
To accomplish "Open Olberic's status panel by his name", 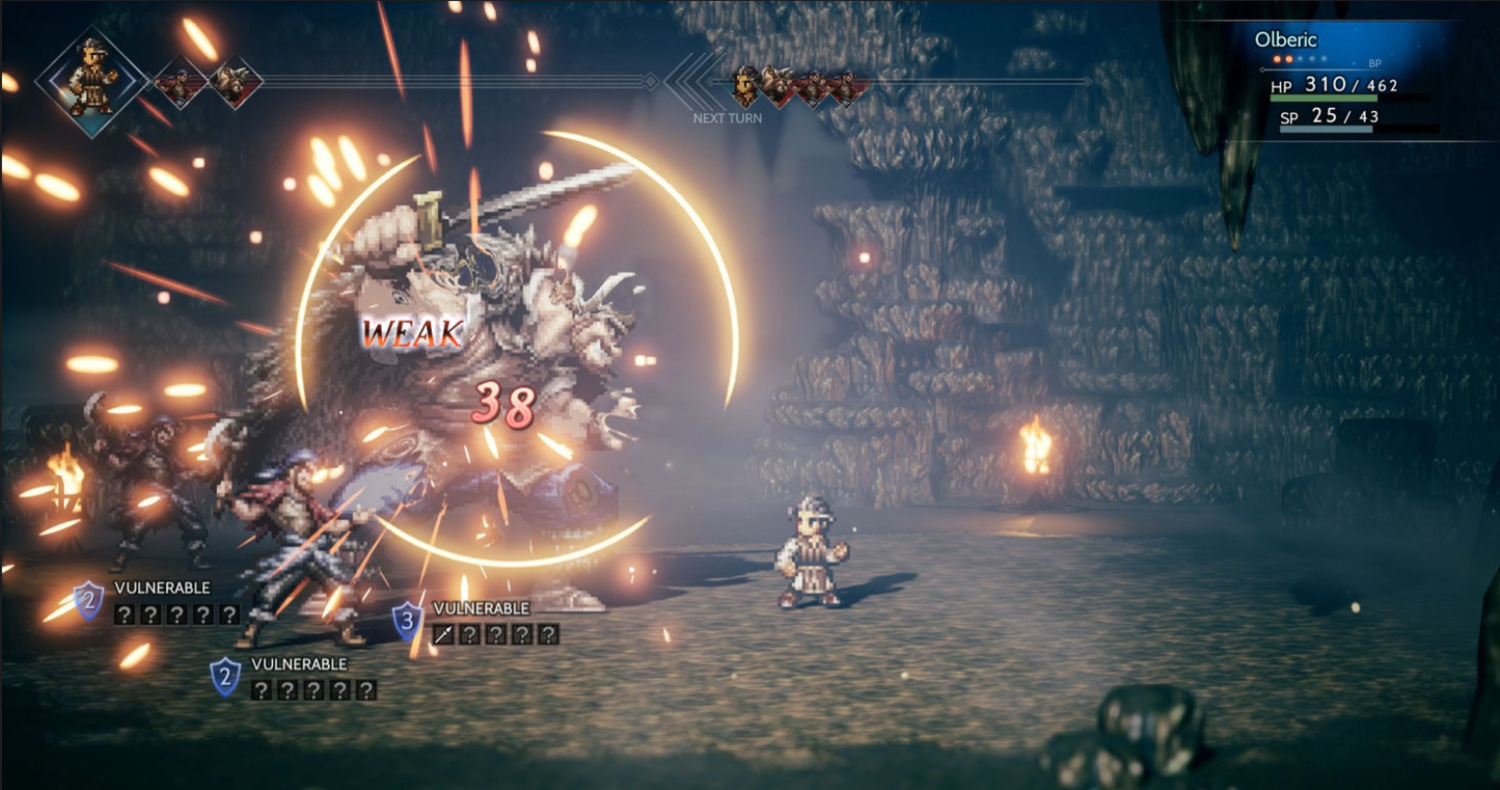I will coord(1286,41).
